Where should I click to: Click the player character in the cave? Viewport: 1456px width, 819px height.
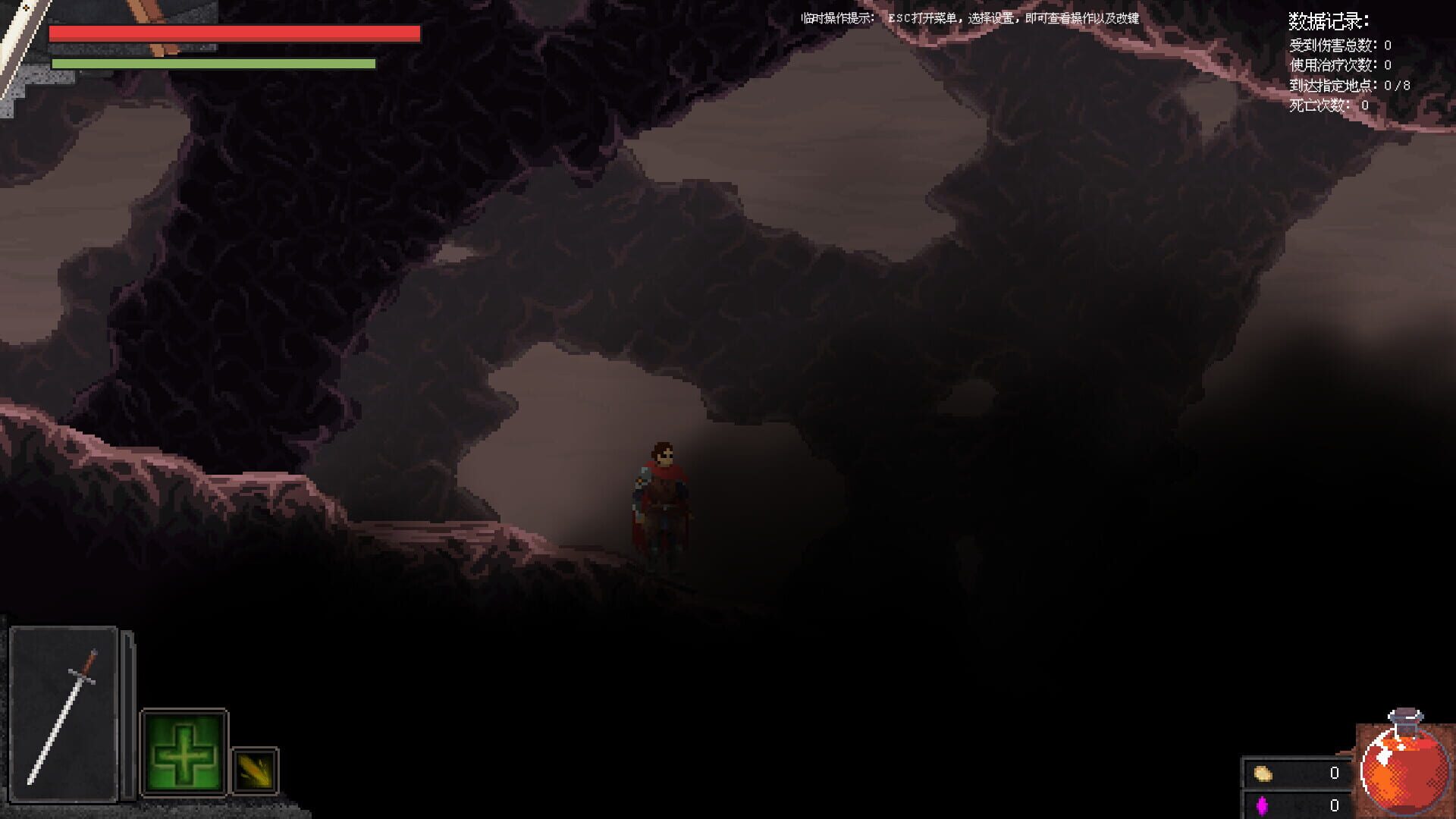coord(660,500)
